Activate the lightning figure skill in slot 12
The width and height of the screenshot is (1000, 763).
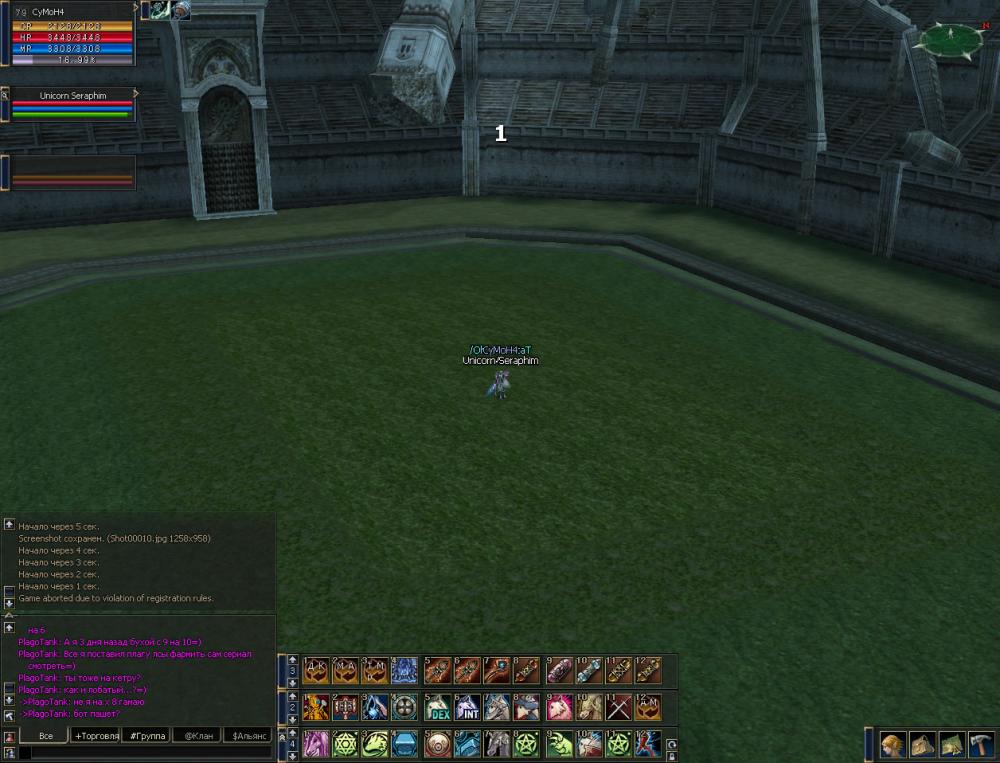[647, 744]
